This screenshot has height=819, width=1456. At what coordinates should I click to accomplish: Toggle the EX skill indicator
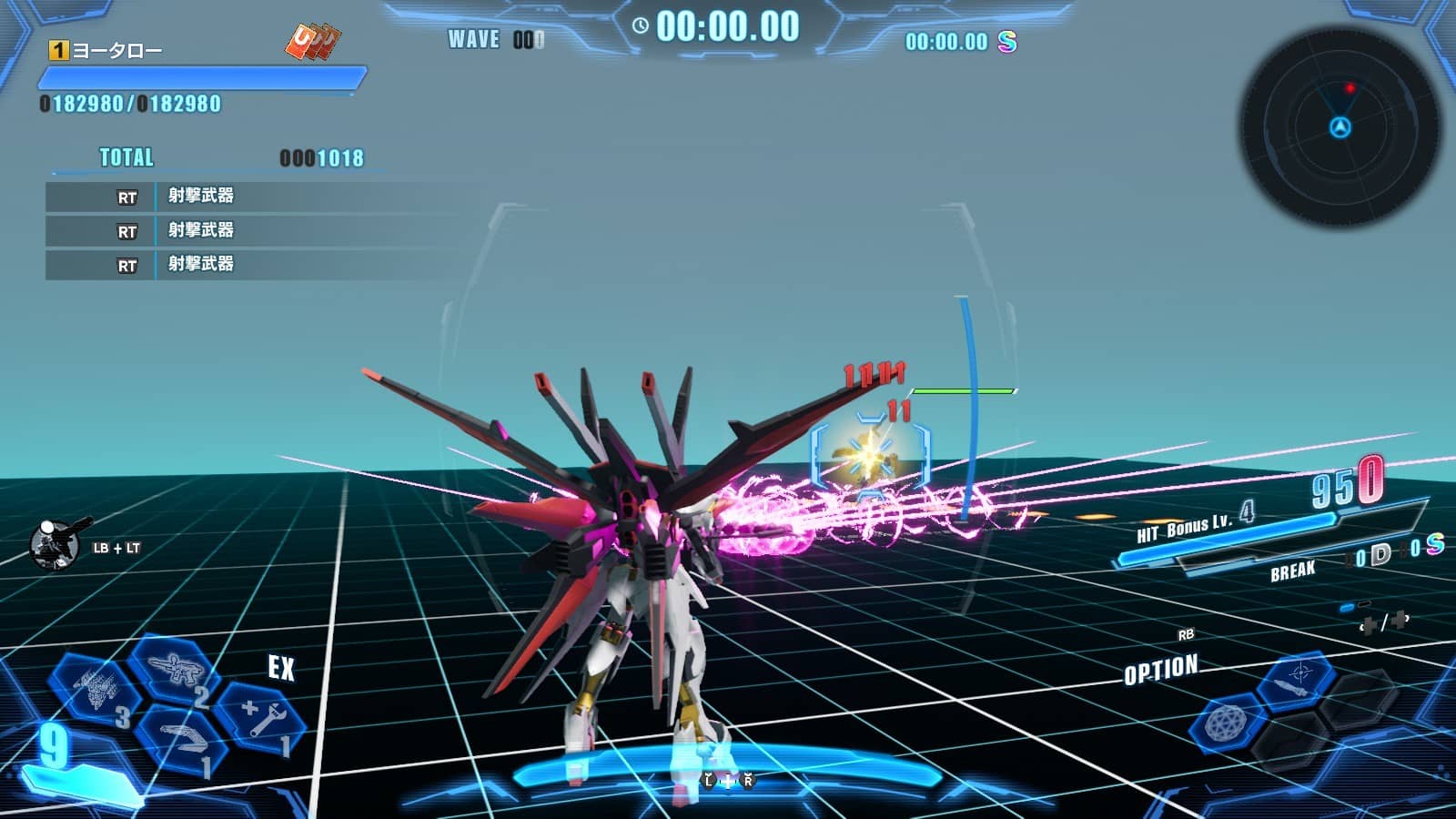284,669
